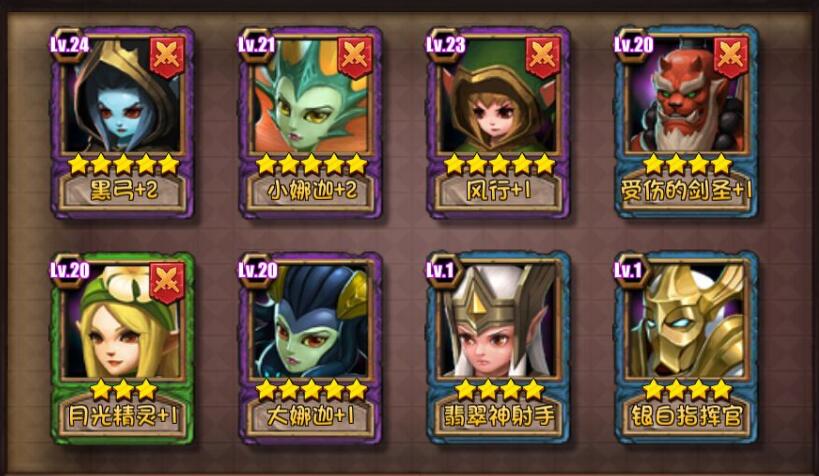Viewport: 819px width, 476px height.
Task: Choose the 小娜迦+2 hero card
Action: (309, 121)
